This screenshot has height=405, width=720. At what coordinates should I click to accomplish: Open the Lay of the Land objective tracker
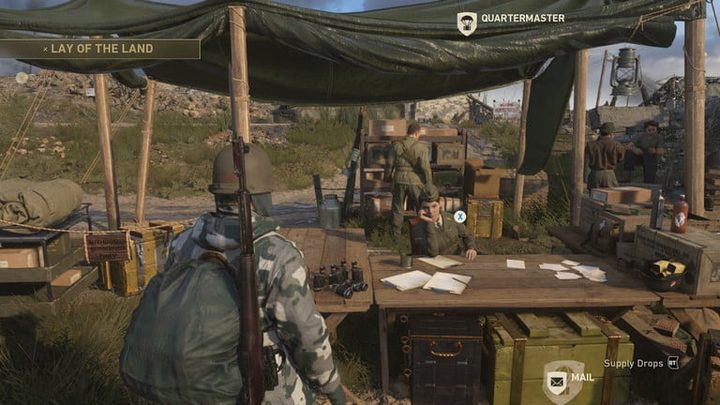click(x=100, y=48)
